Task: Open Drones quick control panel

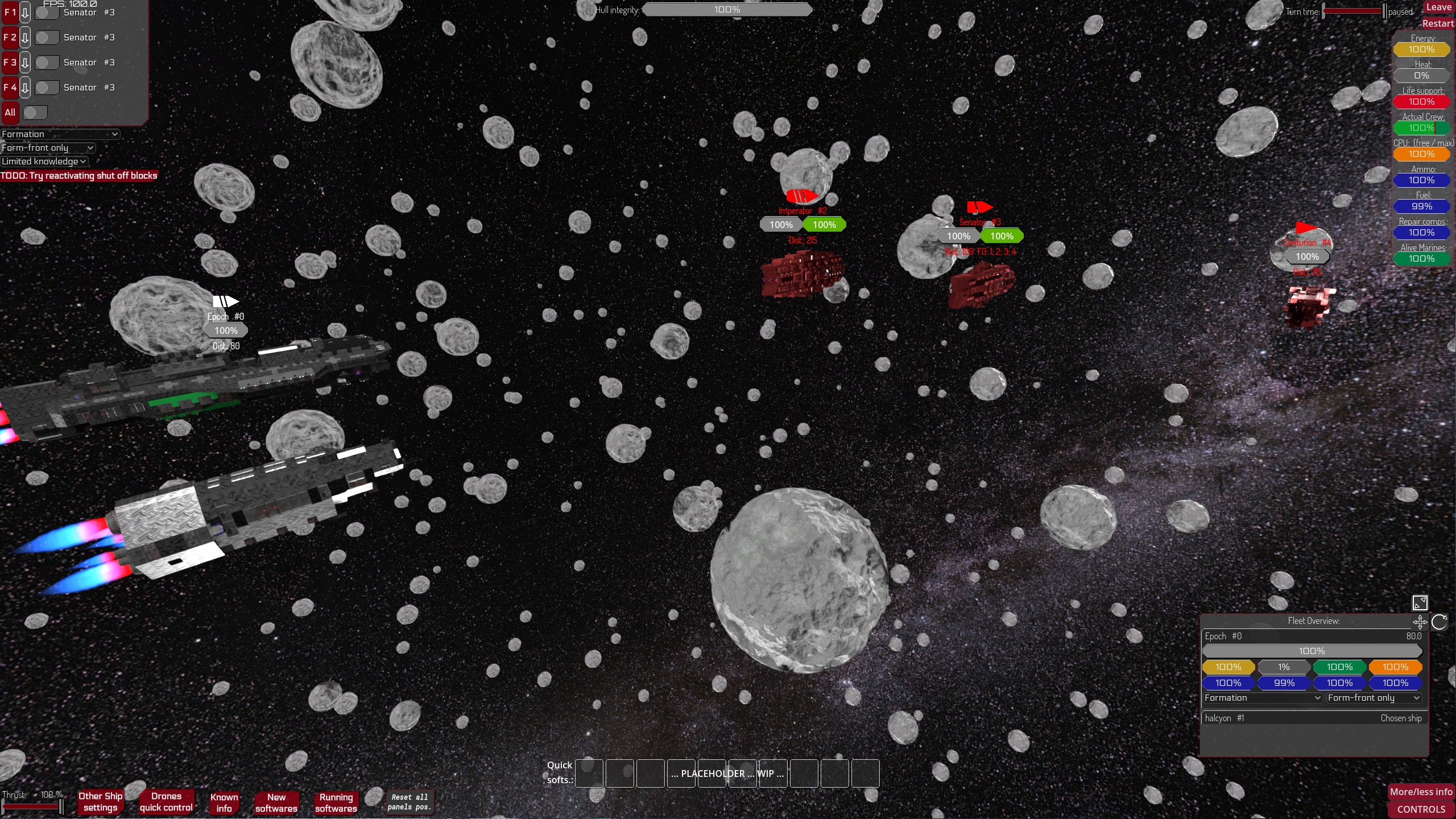Action: [166, 802]
